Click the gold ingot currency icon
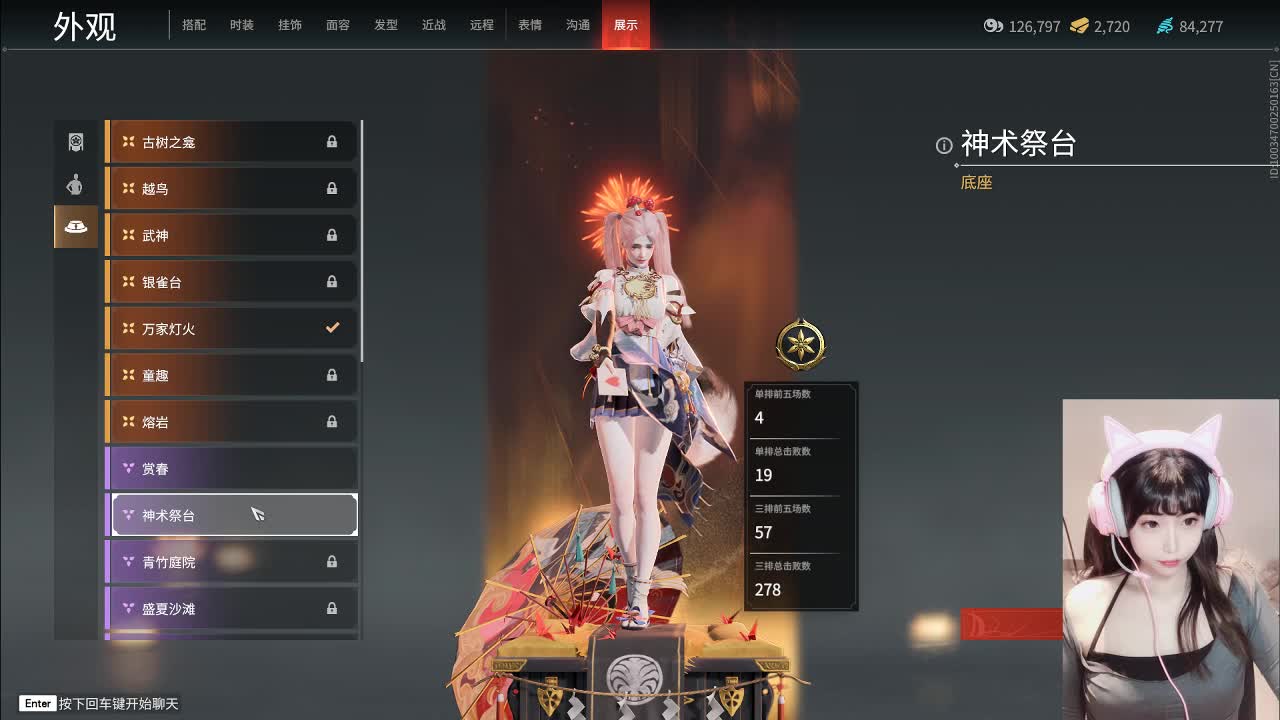Viewport: 1280px width, 720px height. (1080, 27)
